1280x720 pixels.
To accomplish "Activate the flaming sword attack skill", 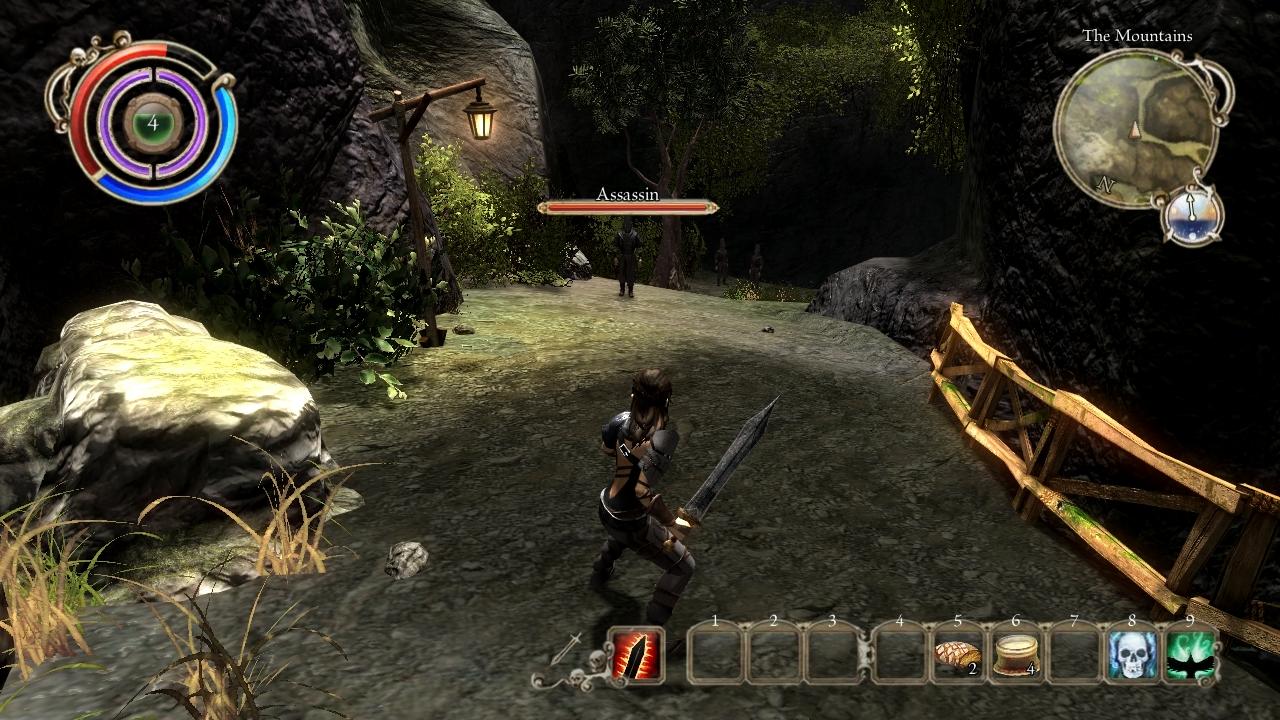I will pos(636,654).
